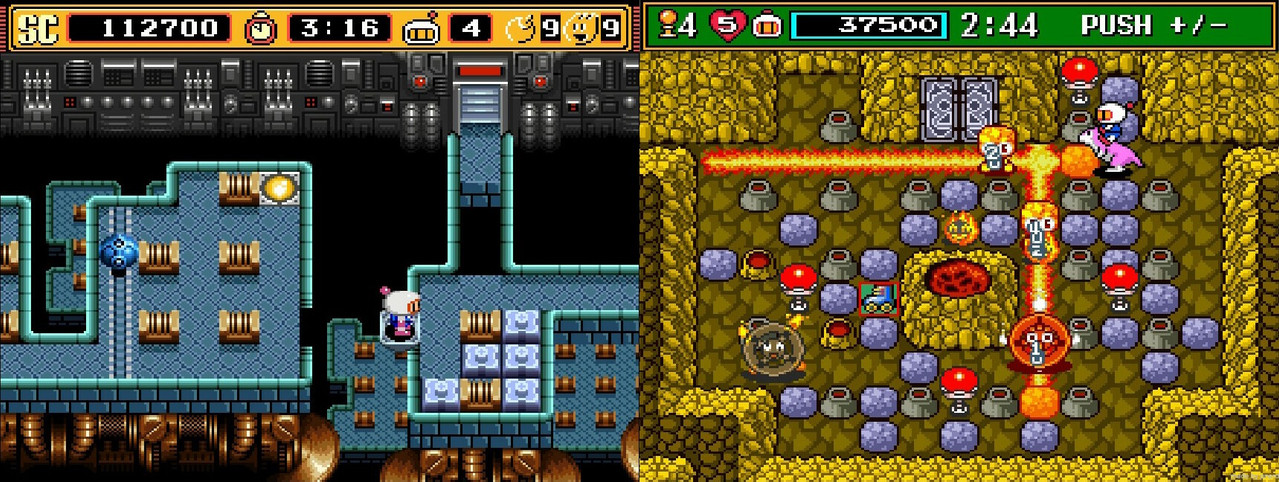Screen dimensions: 1279x482
Task: Select the white Bomberman head beside the alarm clock timer
Action: 421,29
